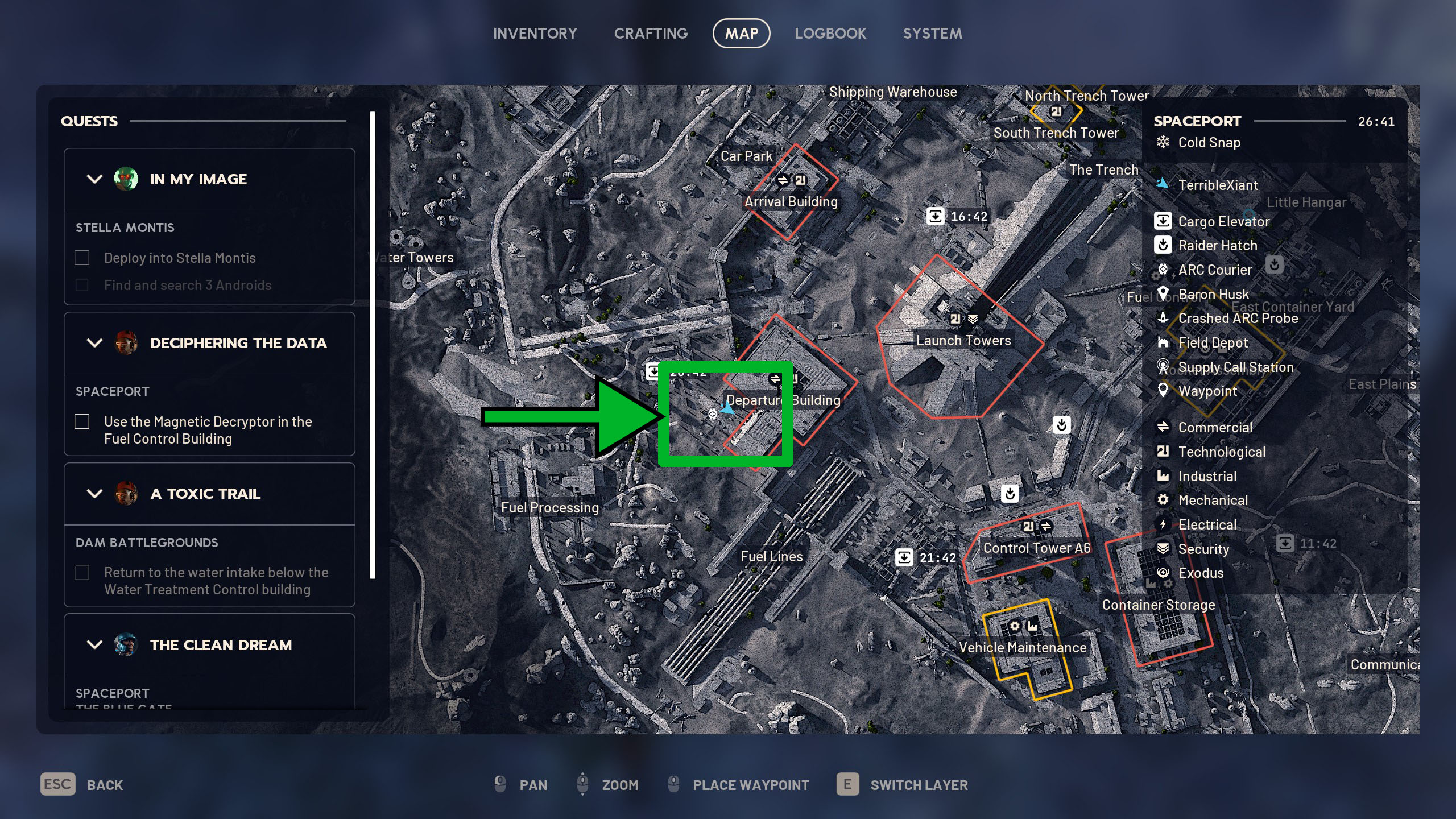The height and width of the screenshot is (819, 1456).
Task: Click the Security loot category entry
Action: click(1203, 549)
